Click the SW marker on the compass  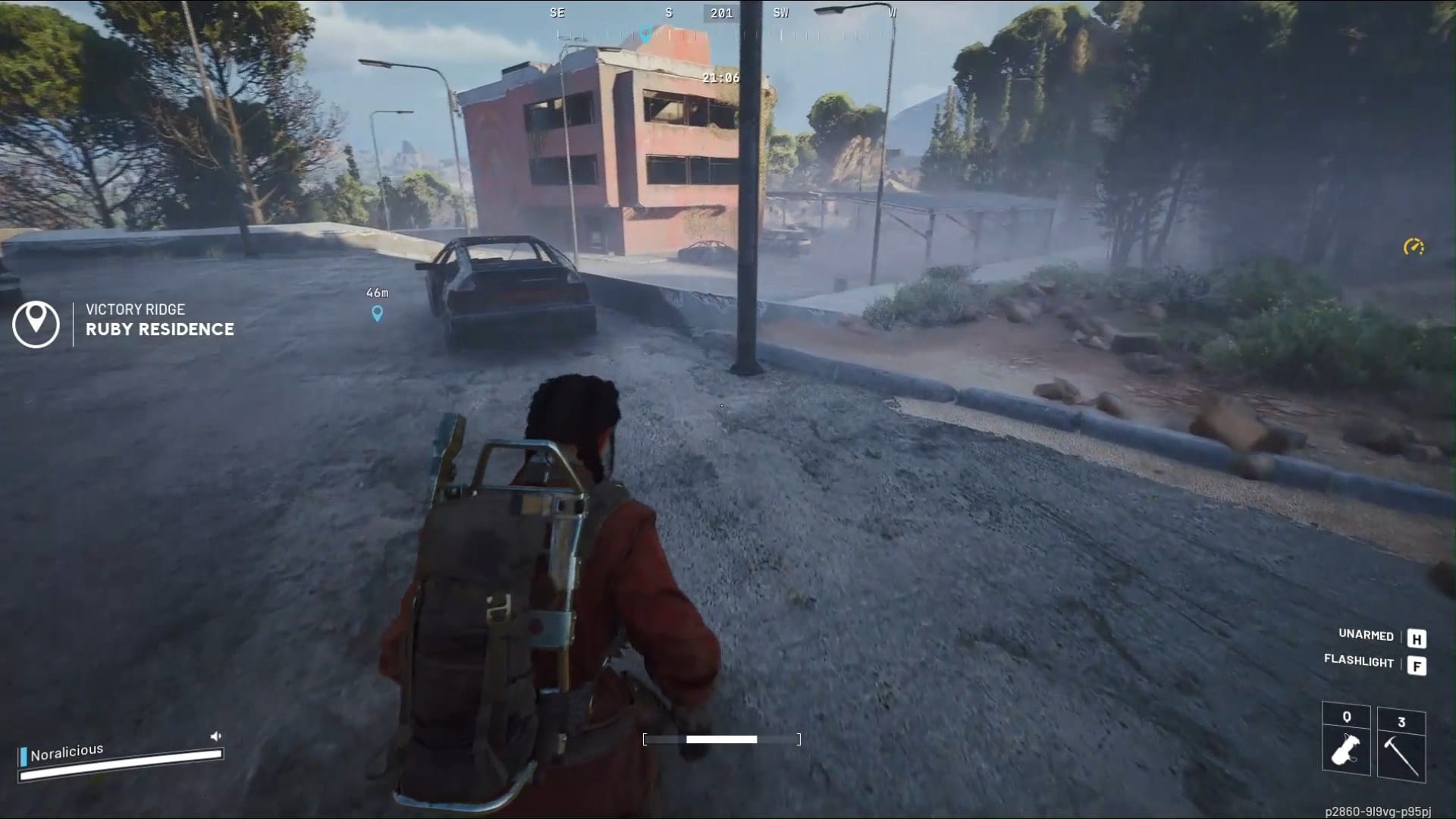780,12
